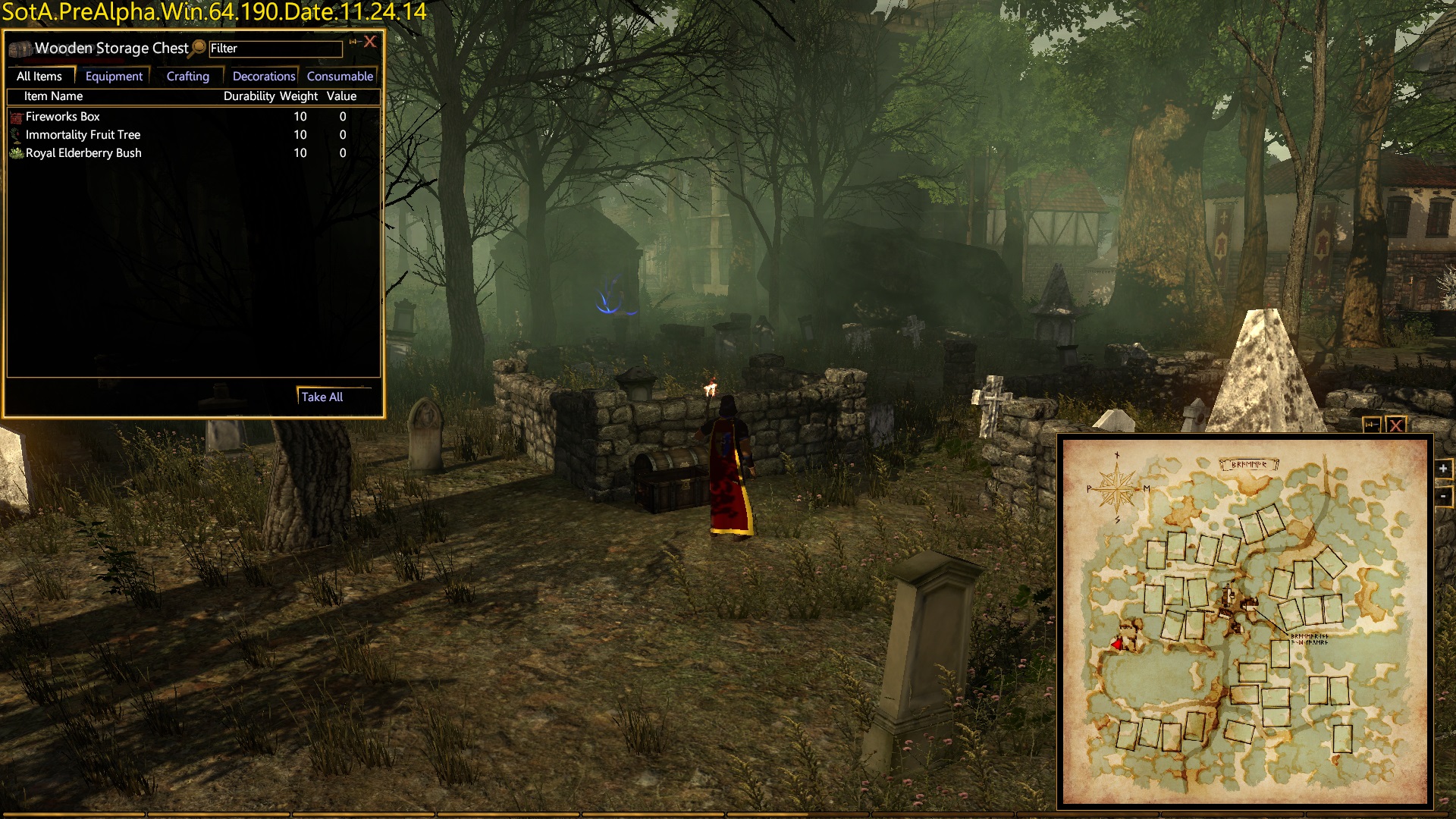Sort items by Weight column
Image resolution: width=1456 pixels, height=819 pixels.
[x=299, y=96]
